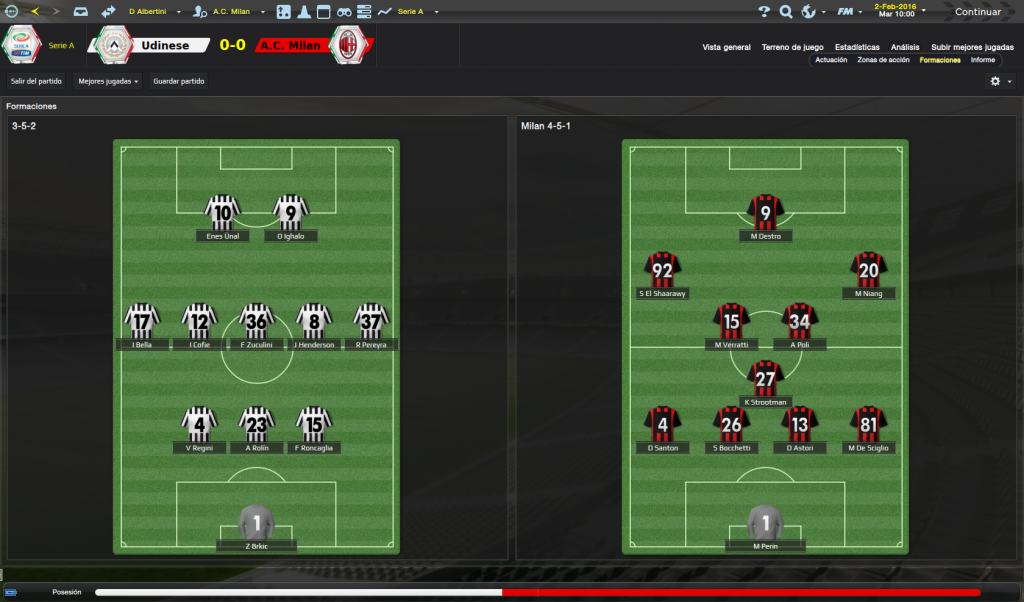
Task: Switch to the Actuación sub-tab
Action: point(831,60)
